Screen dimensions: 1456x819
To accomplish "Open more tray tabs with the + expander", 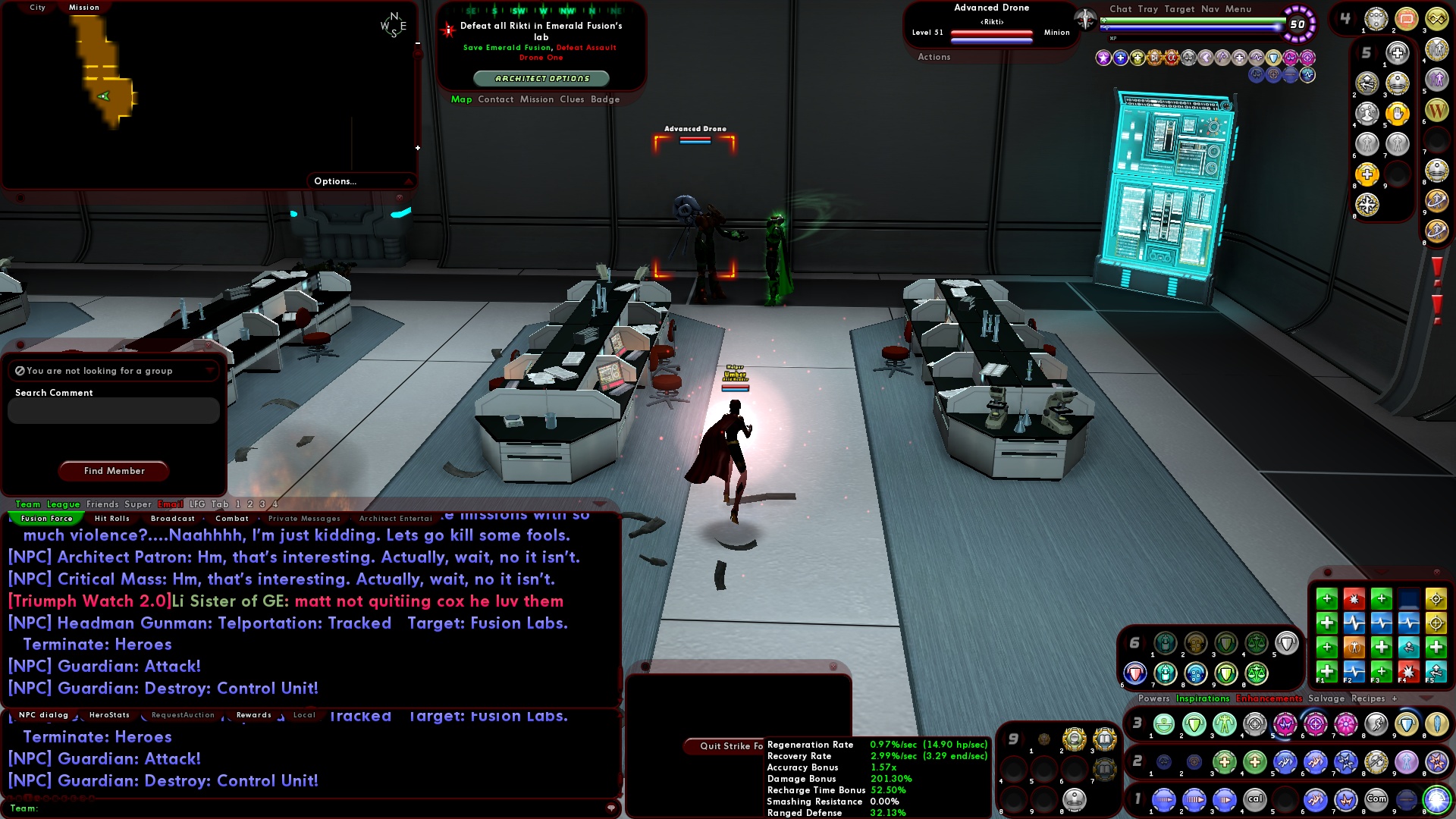I will (x=1395, y=698).
